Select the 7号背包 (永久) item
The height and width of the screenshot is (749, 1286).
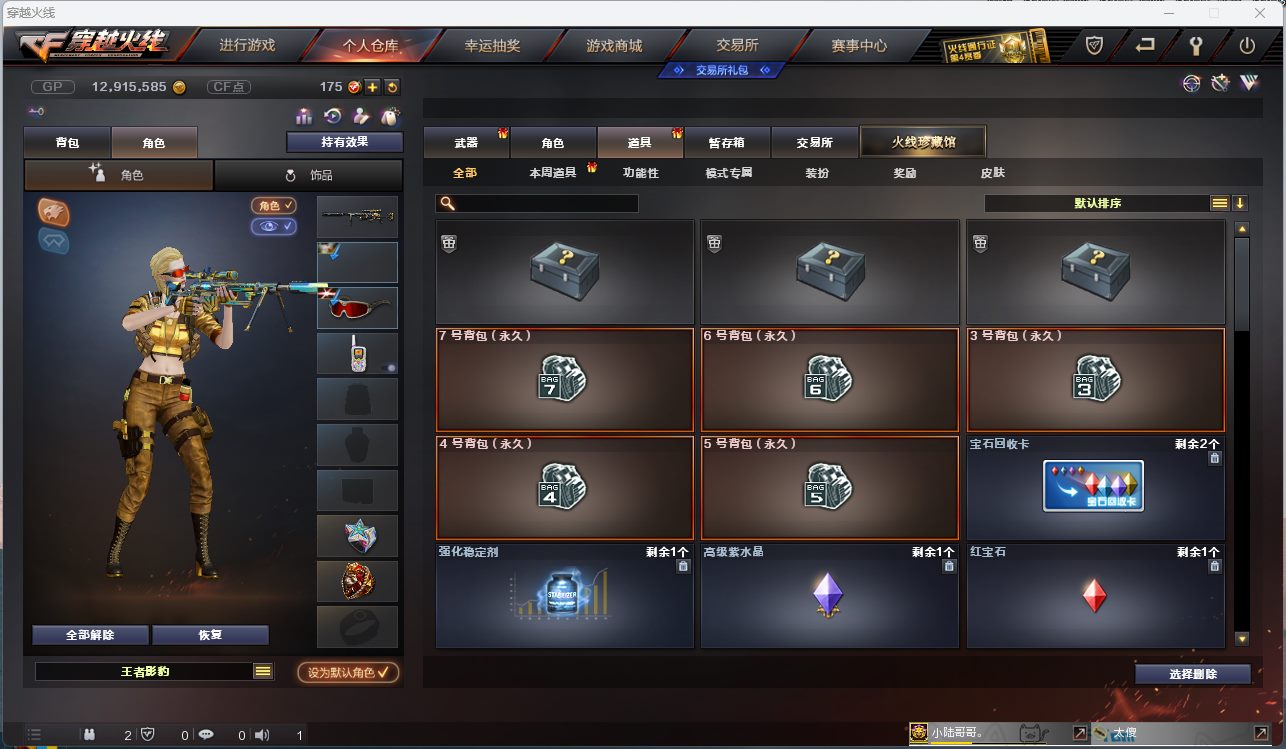565,380
